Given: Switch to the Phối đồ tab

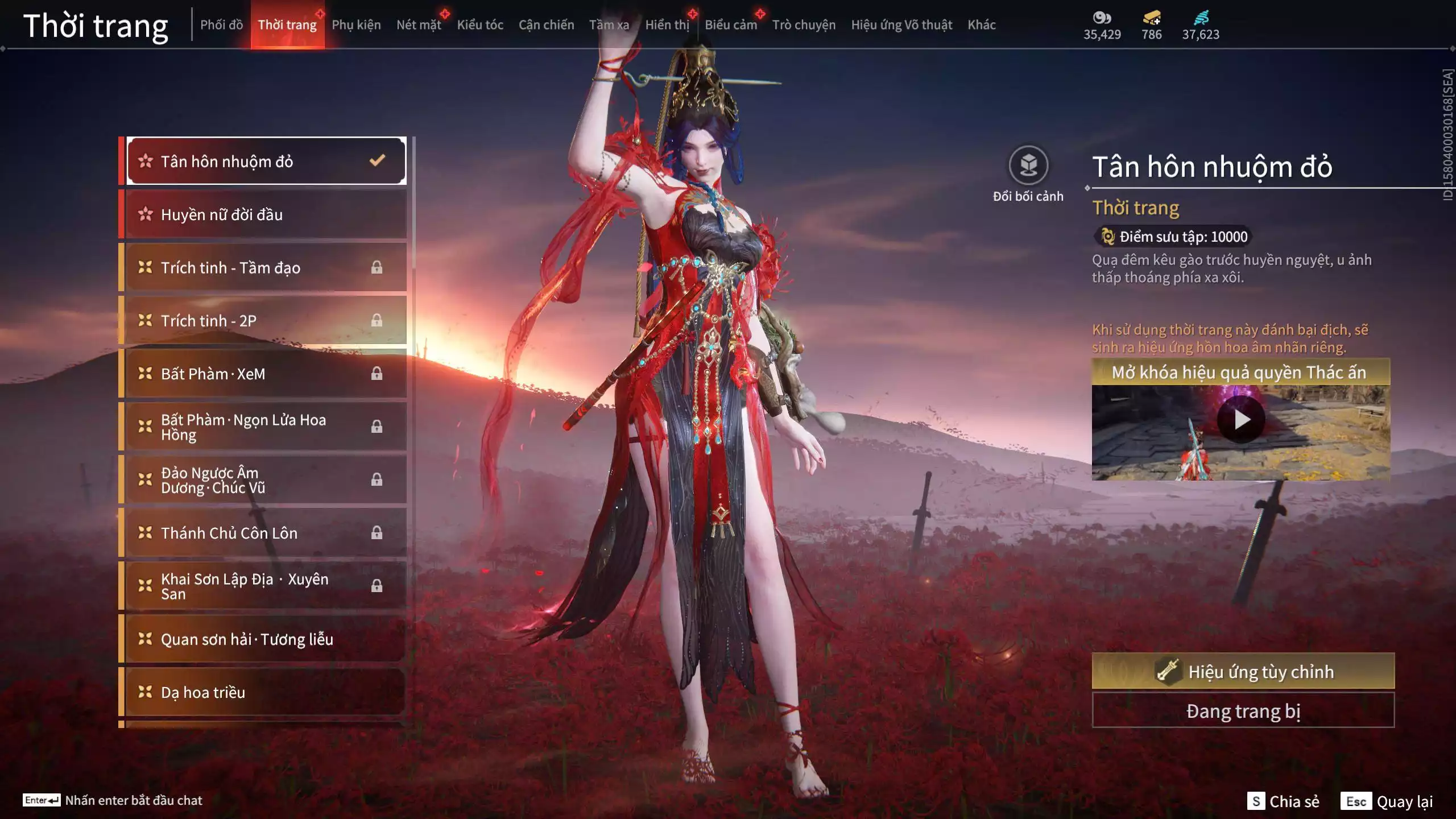Looking at the screenshot, I should pos(221,24).
